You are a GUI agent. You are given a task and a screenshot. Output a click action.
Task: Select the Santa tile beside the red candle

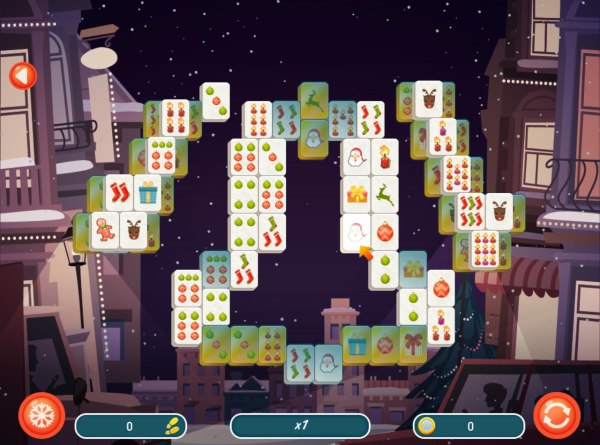(356, 157)
